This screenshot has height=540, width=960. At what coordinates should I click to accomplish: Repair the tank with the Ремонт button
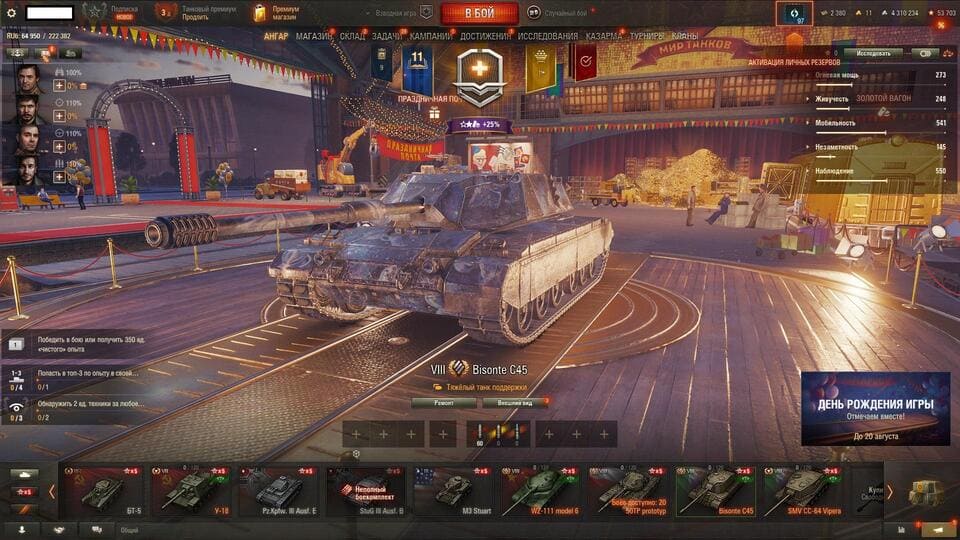click(444, 403)
